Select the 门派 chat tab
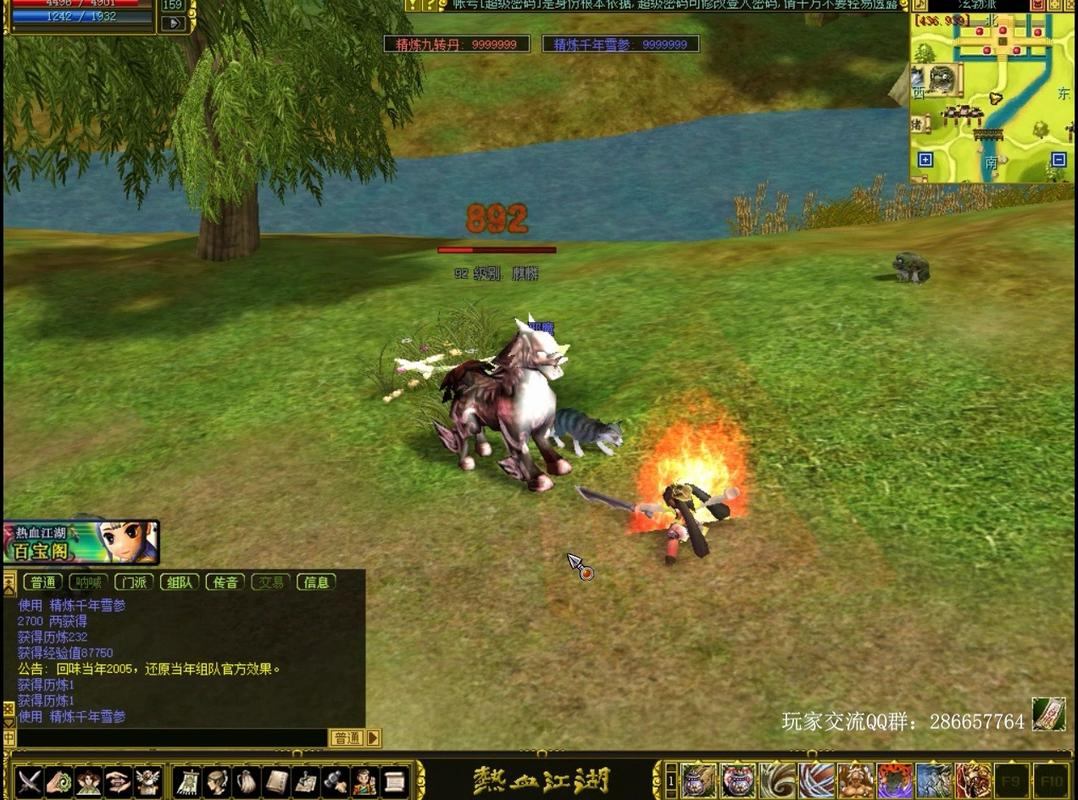 [x=134, y=582]
